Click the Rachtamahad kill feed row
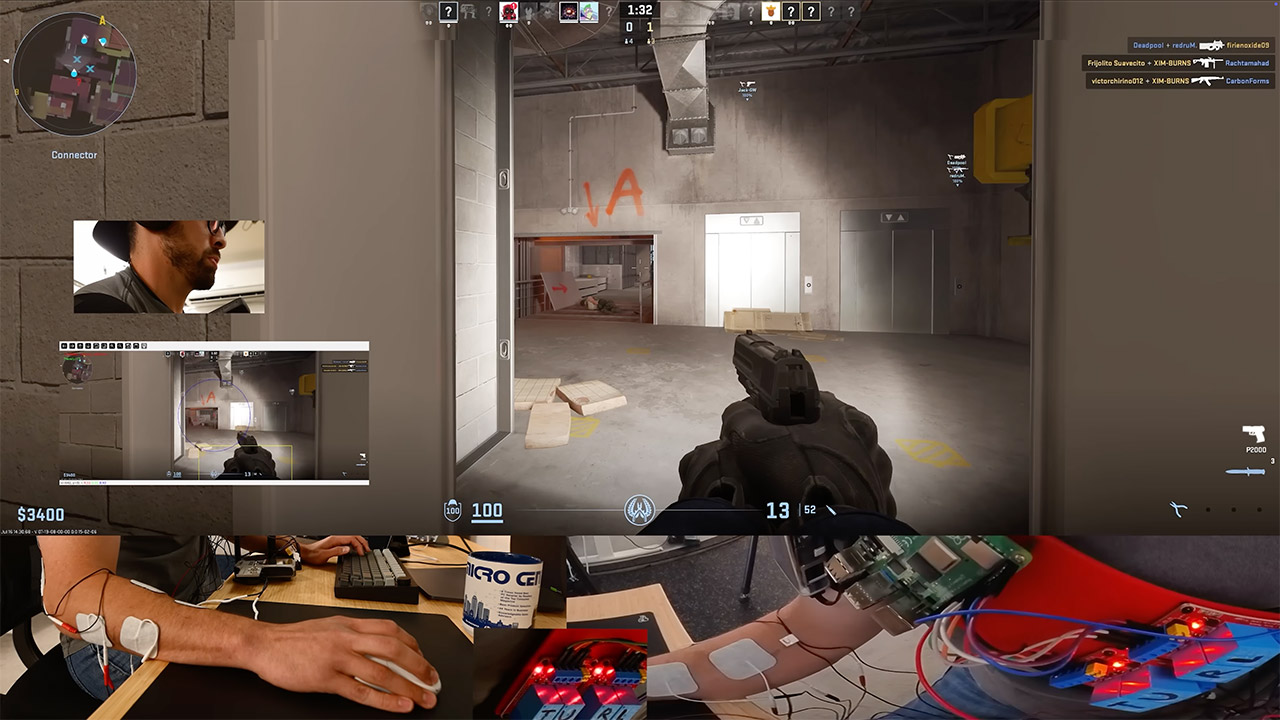This screenshot has height=720, width=1280. click(1179, 63)
